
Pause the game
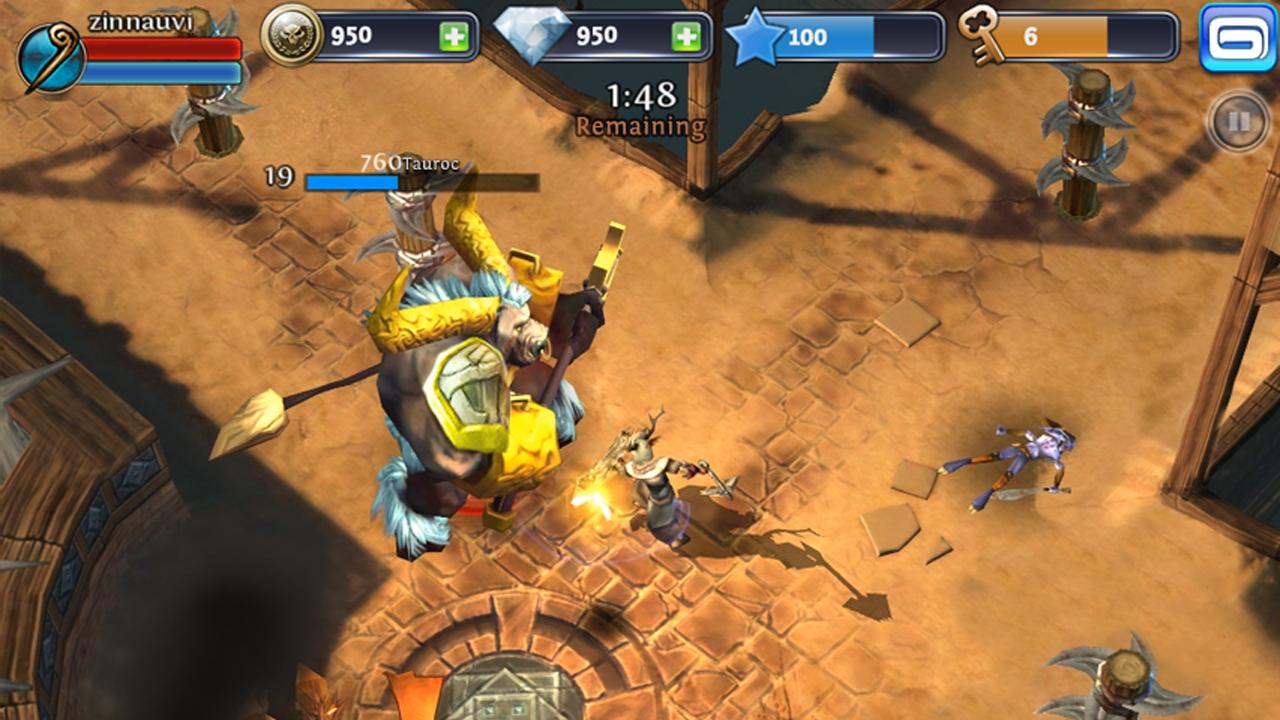click(1238, 122)
